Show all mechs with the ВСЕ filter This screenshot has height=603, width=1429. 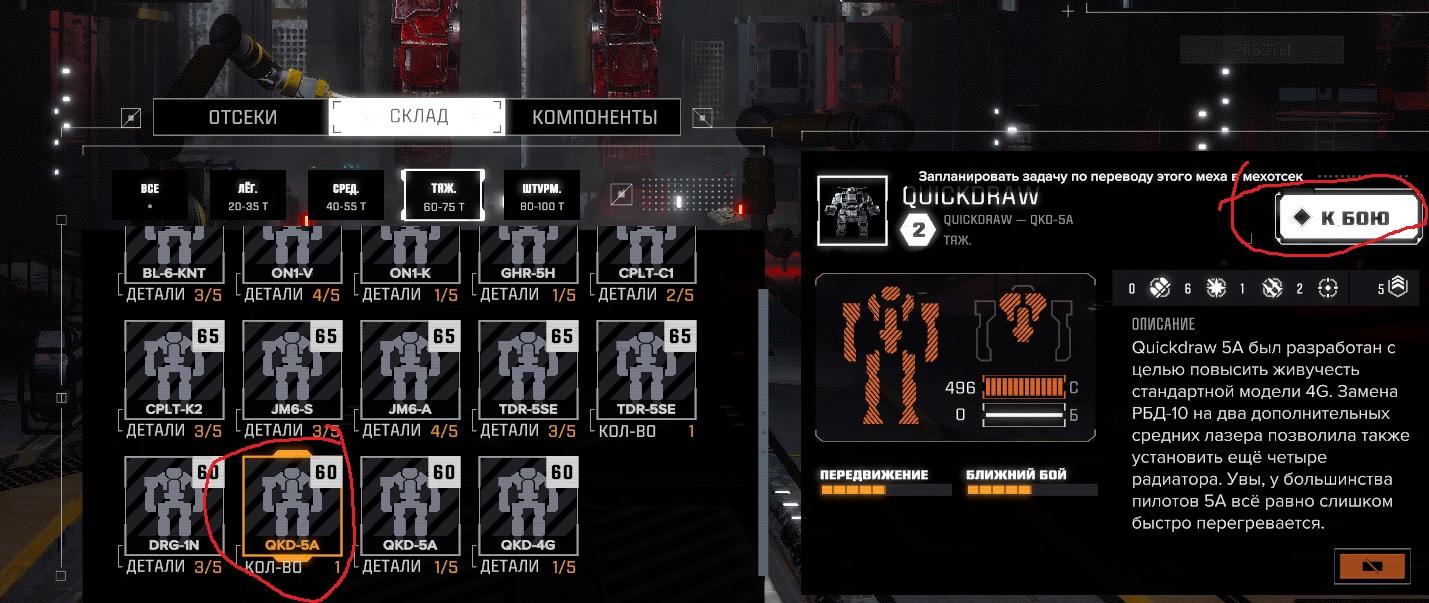[x=150, y=196]
